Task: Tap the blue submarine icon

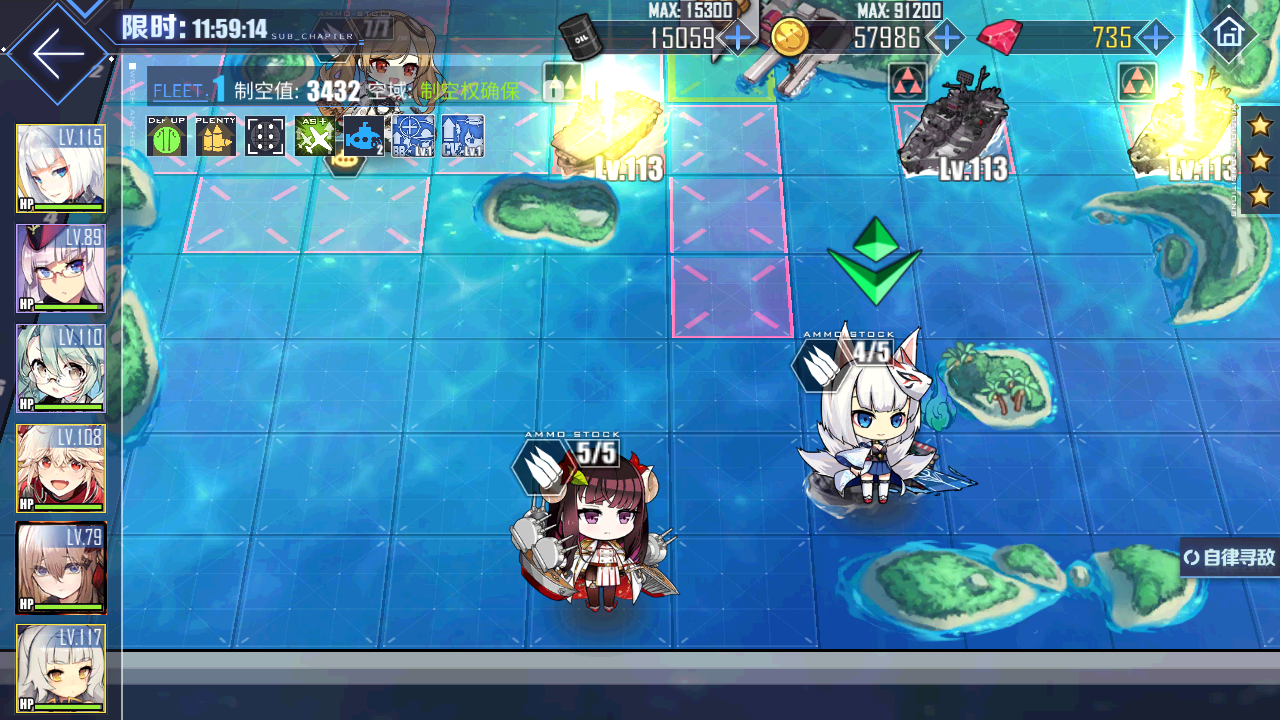Action: (364, 136)
